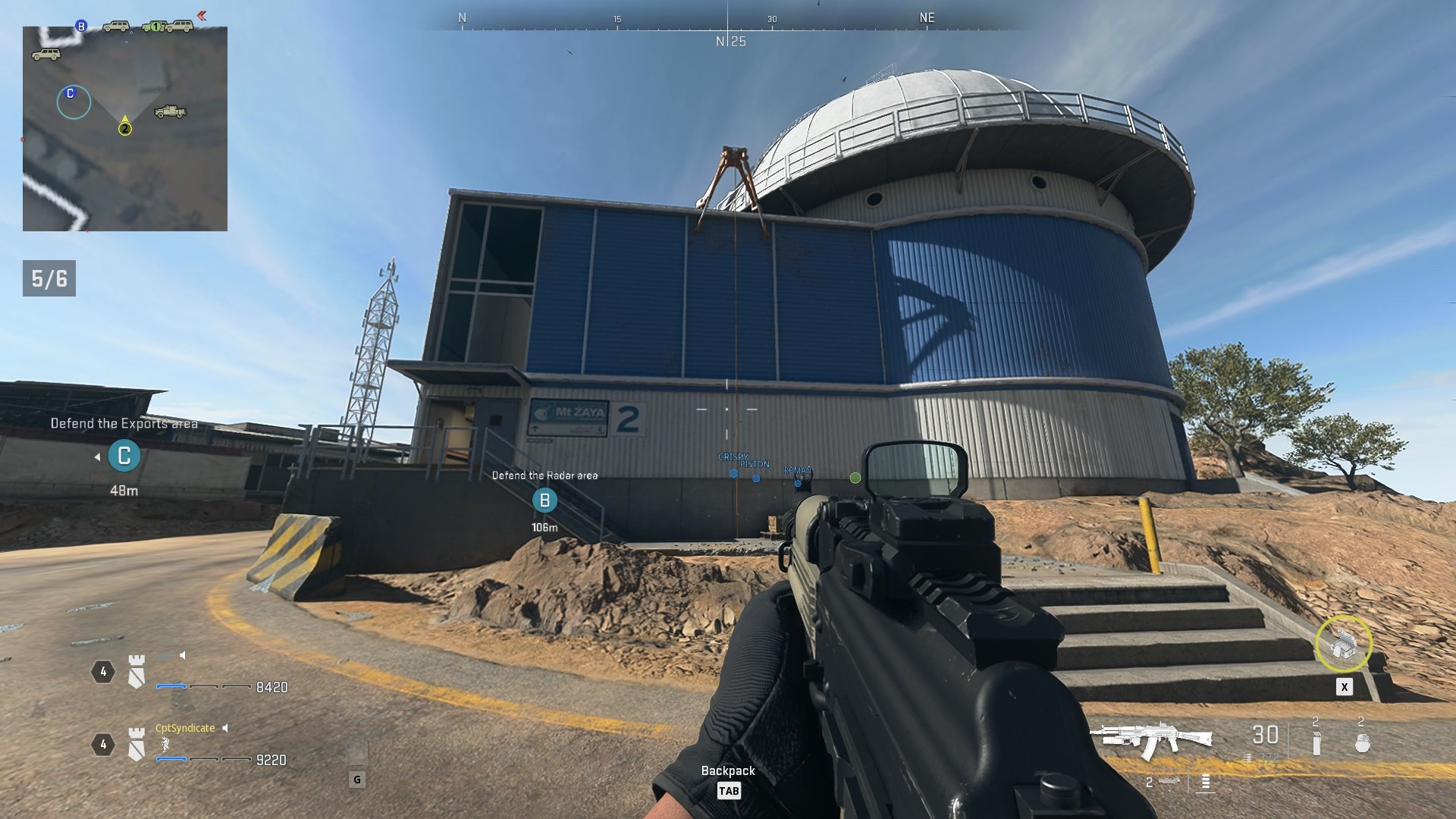
Task: Open the loot container using the X prompt
Action: point(1344,687)
